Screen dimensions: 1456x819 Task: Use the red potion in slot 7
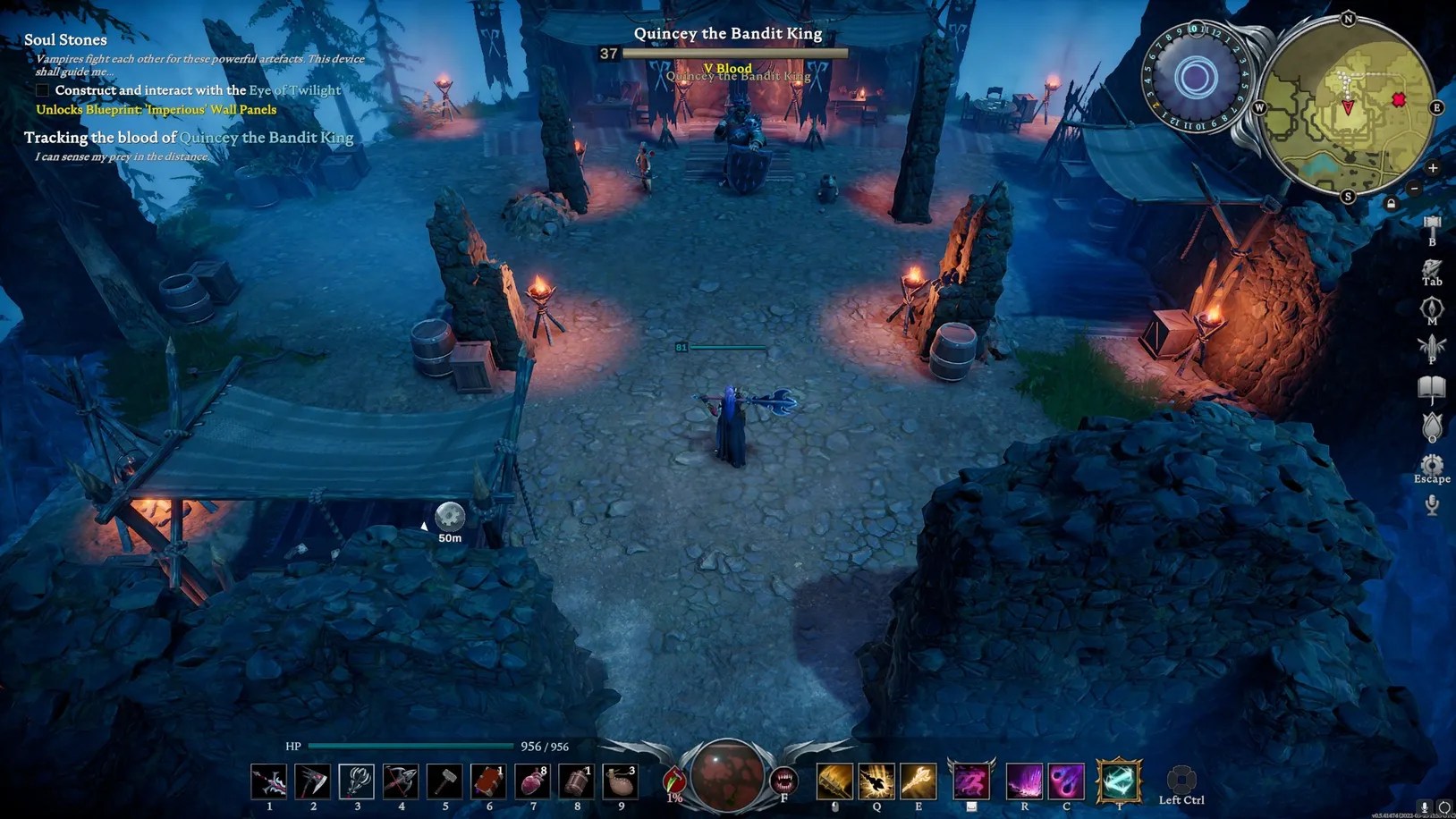(532, 781)
